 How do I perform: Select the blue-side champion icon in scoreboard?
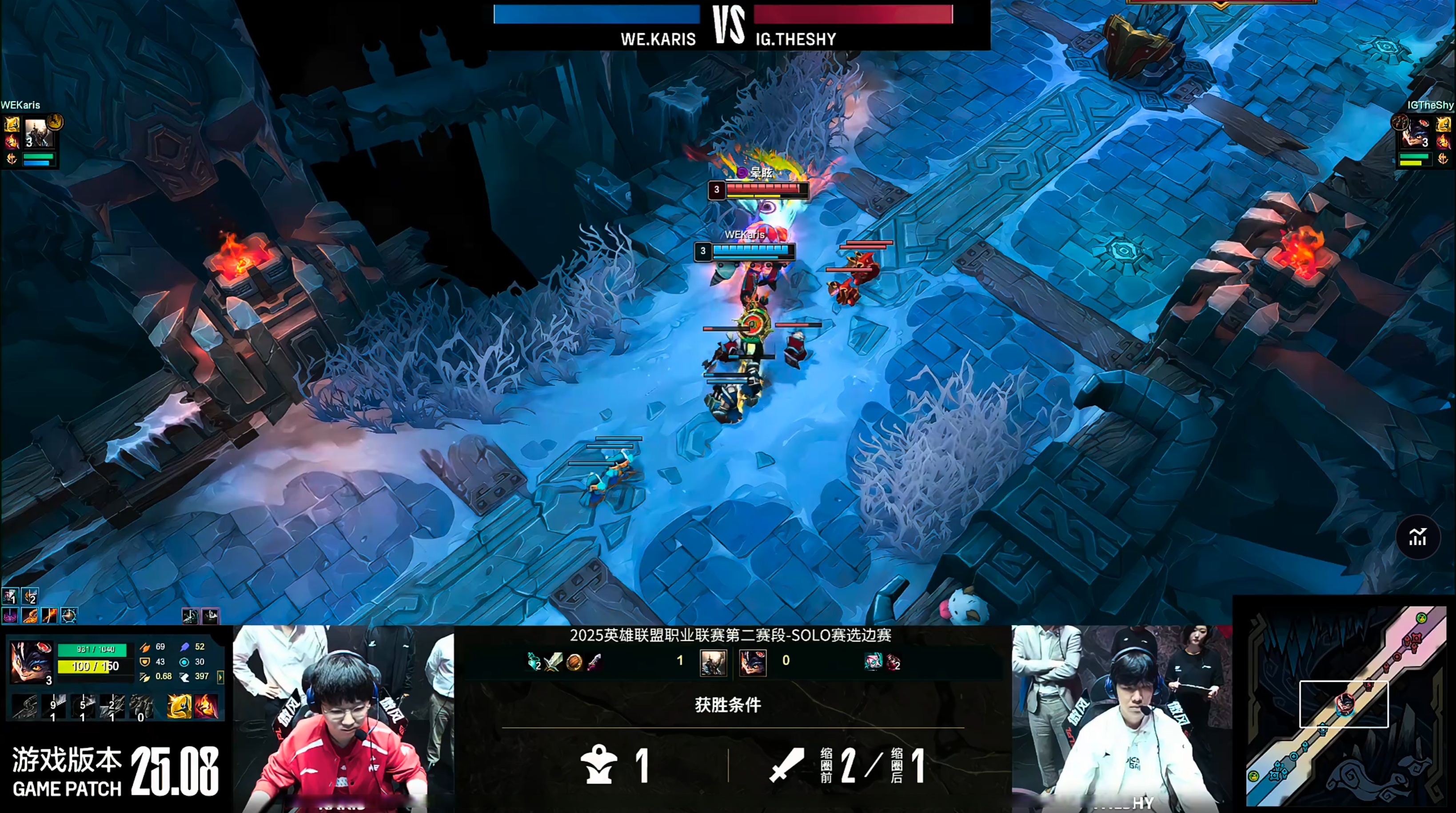(713, 662)
